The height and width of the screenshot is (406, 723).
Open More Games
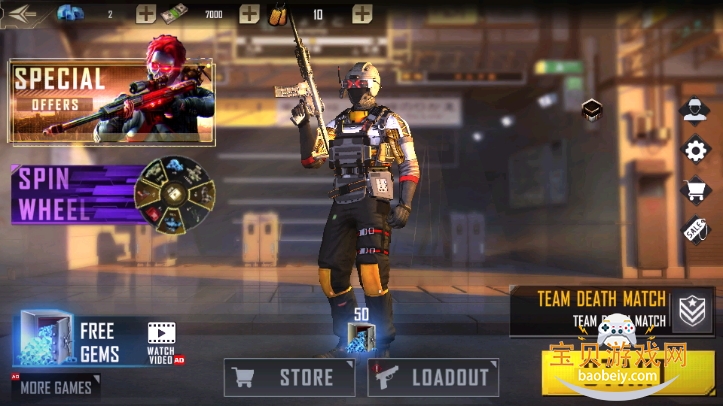(x=56, y=387)
